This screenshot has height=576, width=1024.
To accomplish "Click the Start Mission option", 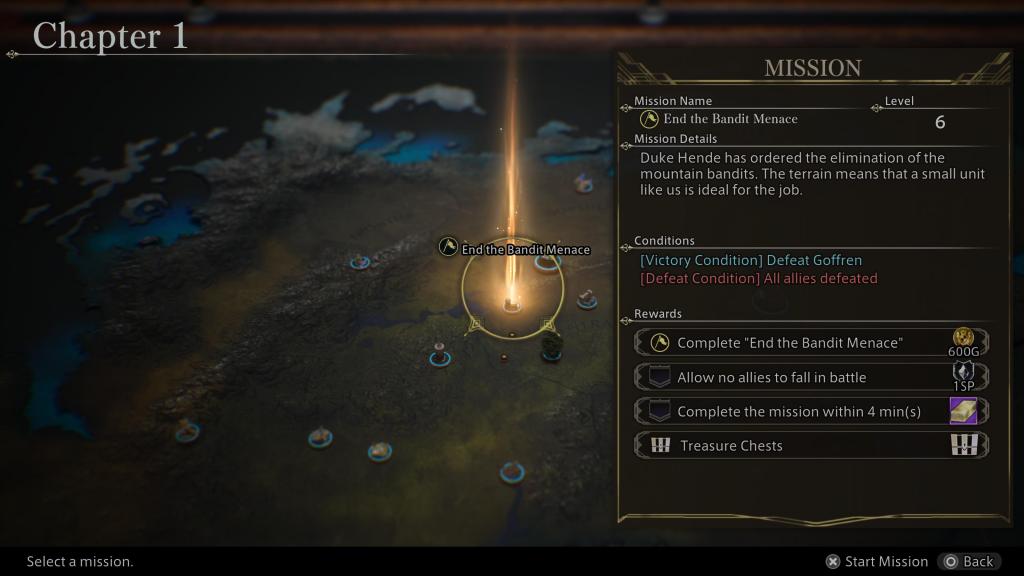I will 877,562.
